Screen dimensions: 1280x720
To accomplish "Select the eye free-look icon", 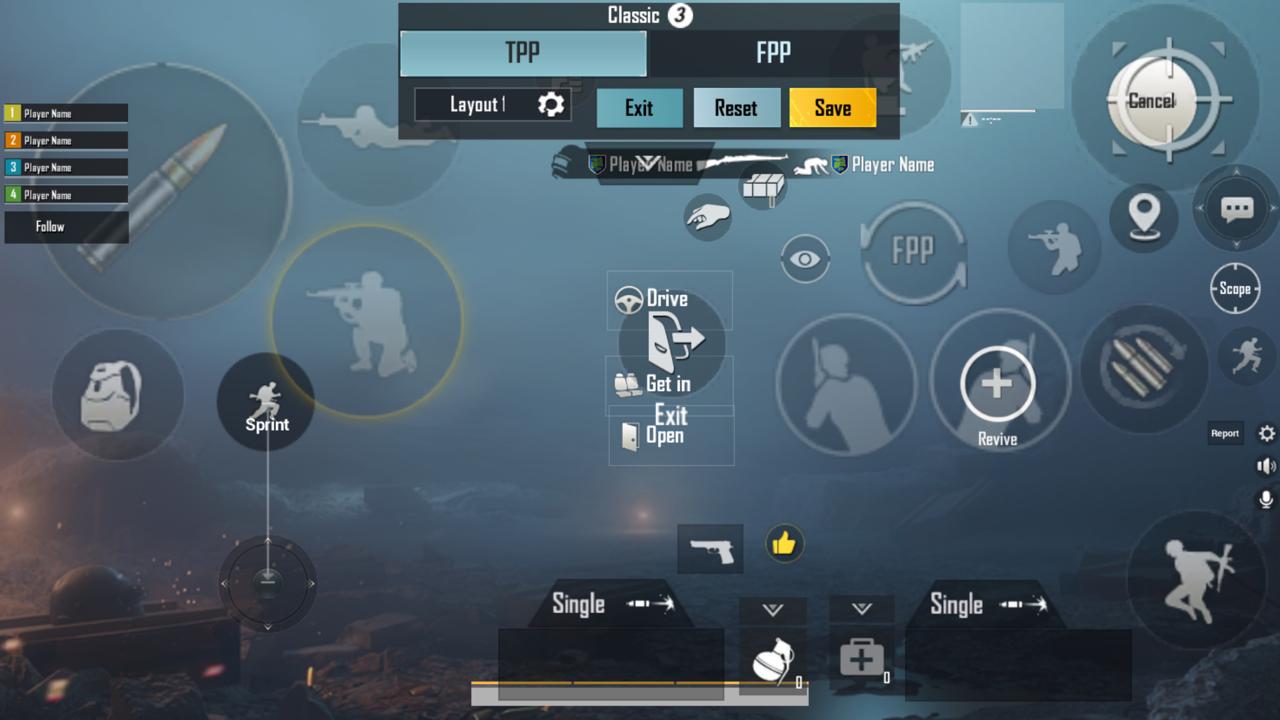I will coord(805,259).
